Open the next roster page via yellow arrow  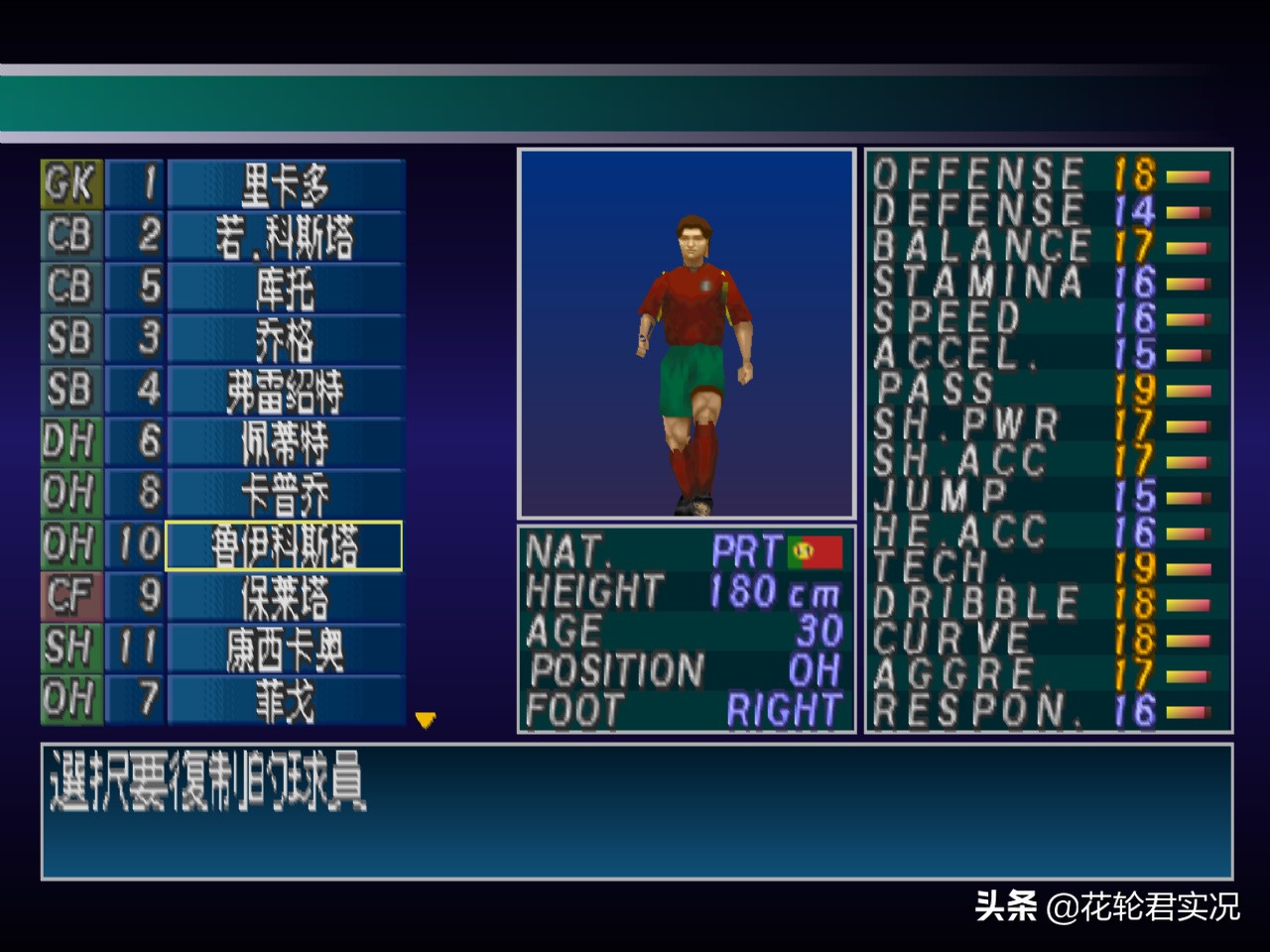425,721
